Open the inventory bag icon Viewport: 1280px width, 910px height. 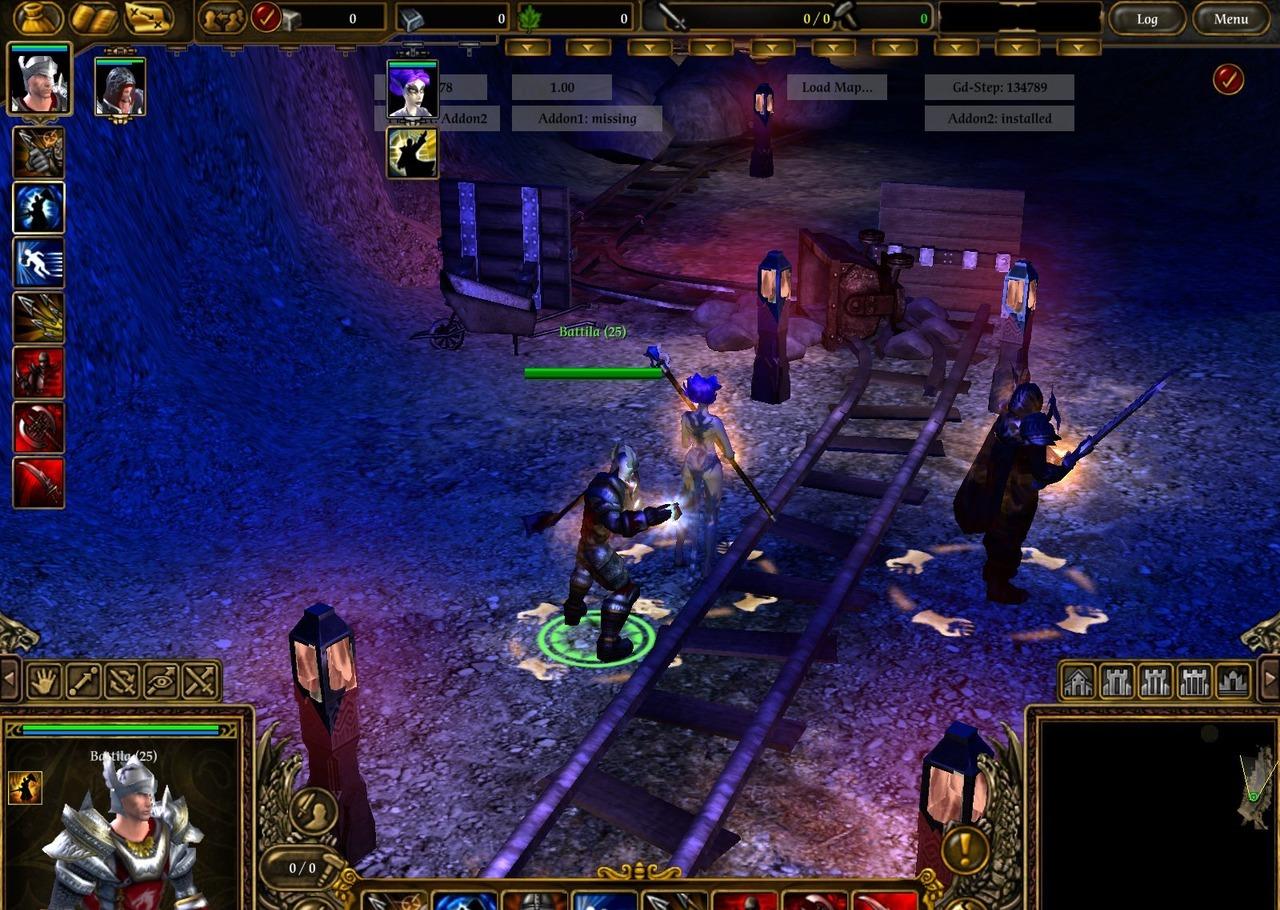coord(38,18)
